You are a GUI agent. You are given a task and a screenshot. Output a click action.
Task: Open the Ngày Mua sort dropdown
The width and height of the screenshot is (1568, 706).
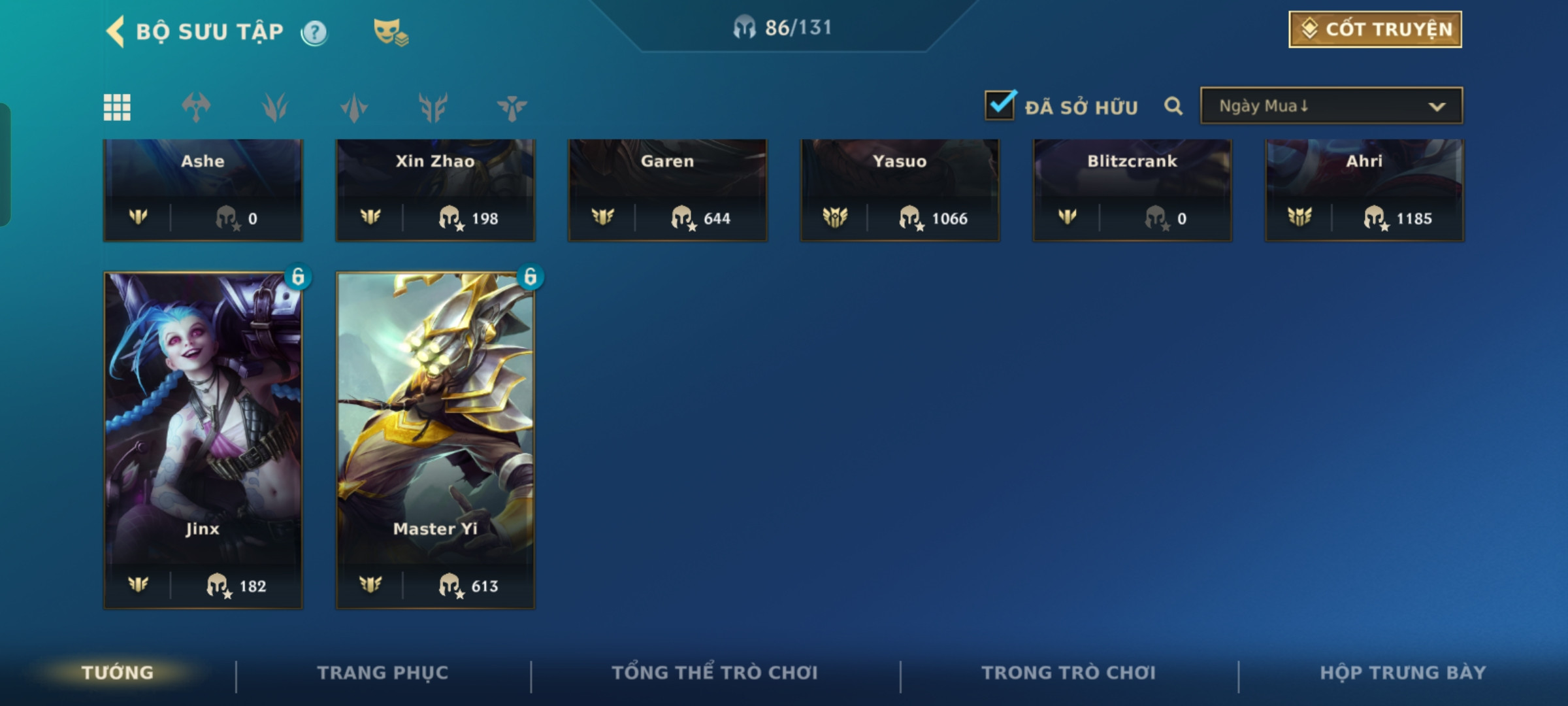1331,106
